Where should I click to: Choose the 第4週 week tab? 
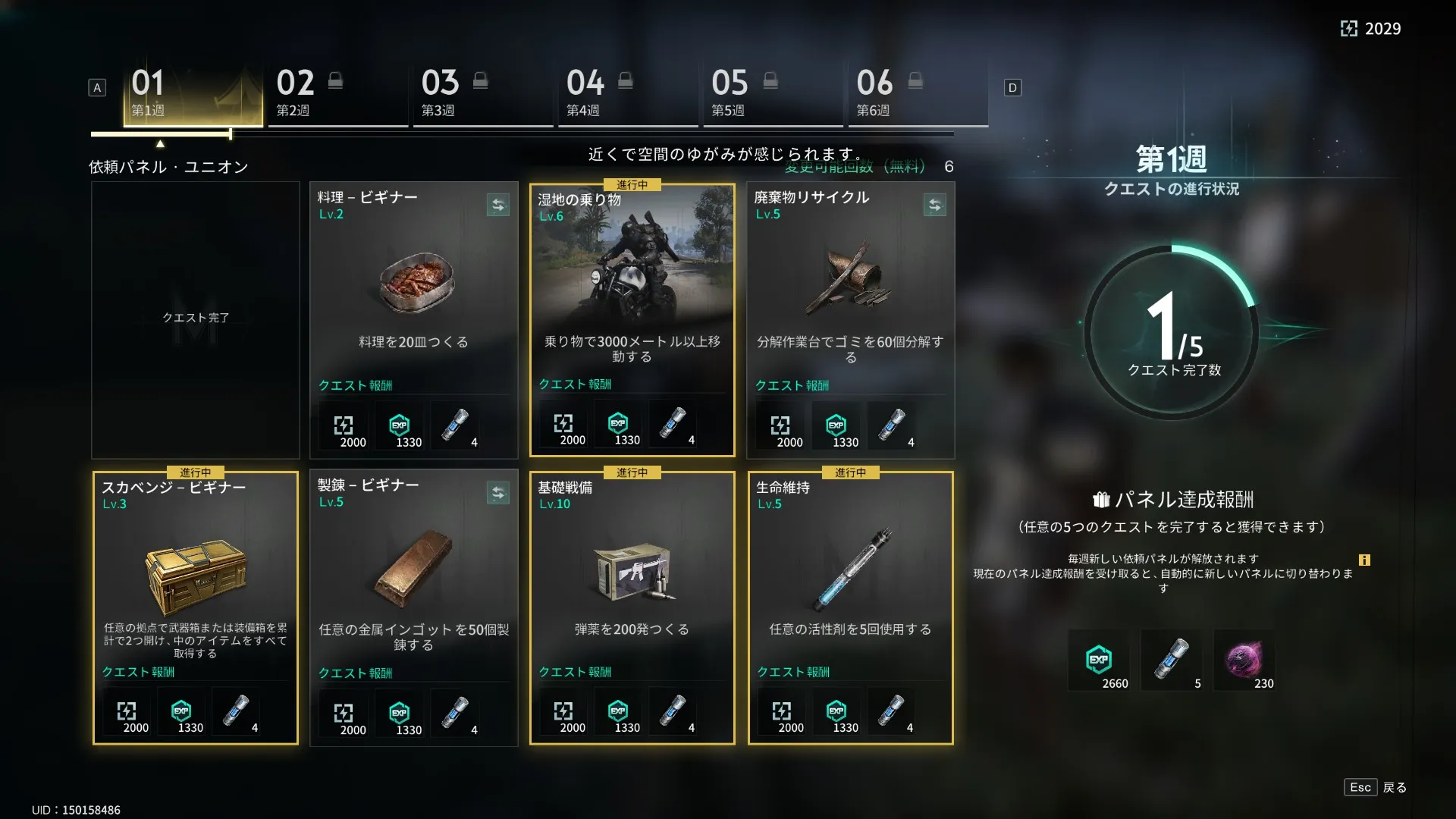pos(627,95)
